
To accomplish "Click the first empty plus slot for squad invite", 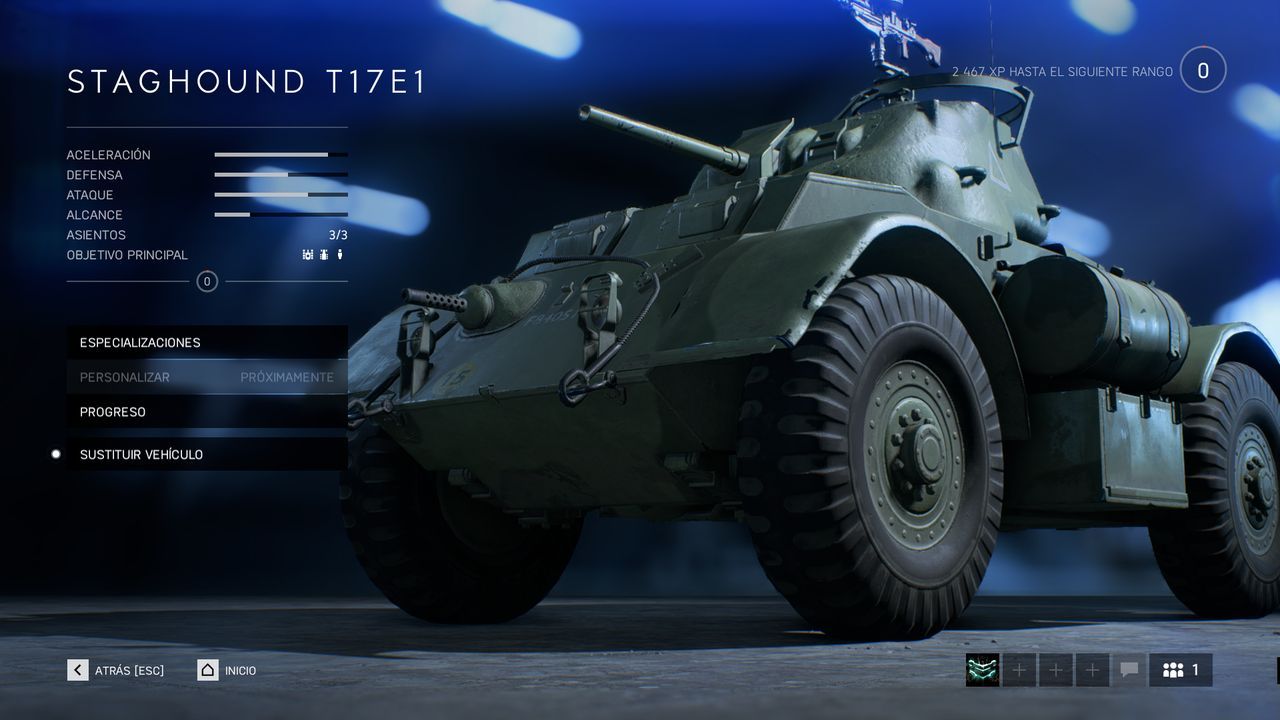I will point(1019,670).
